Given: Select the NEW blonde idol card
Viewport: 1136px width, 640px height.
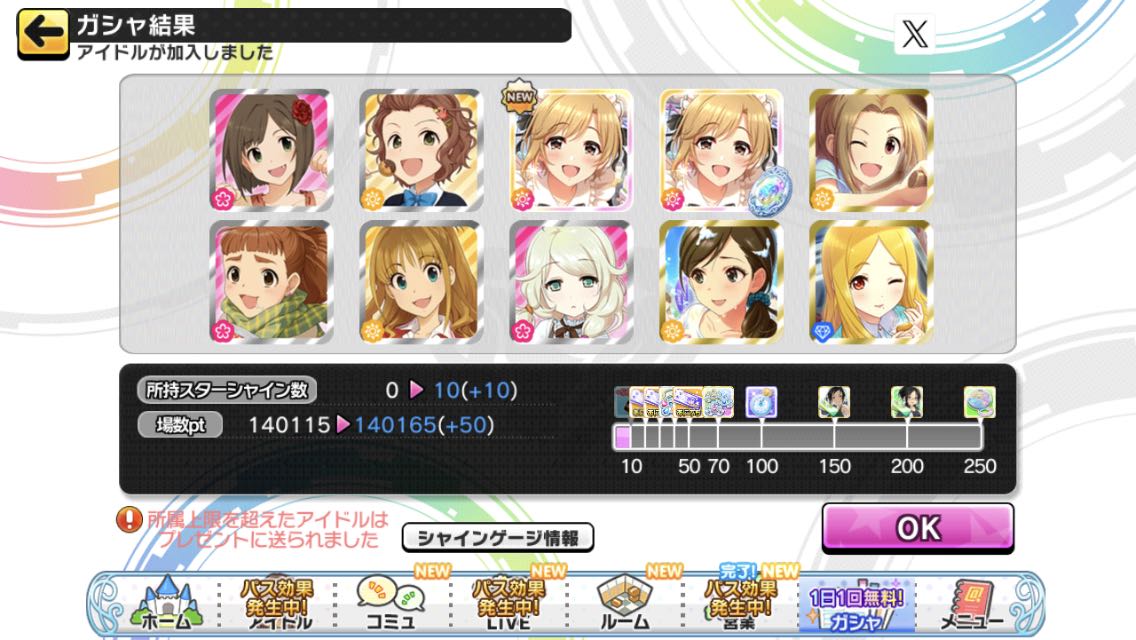Looking at the screenshot, I should coord(571,151).
